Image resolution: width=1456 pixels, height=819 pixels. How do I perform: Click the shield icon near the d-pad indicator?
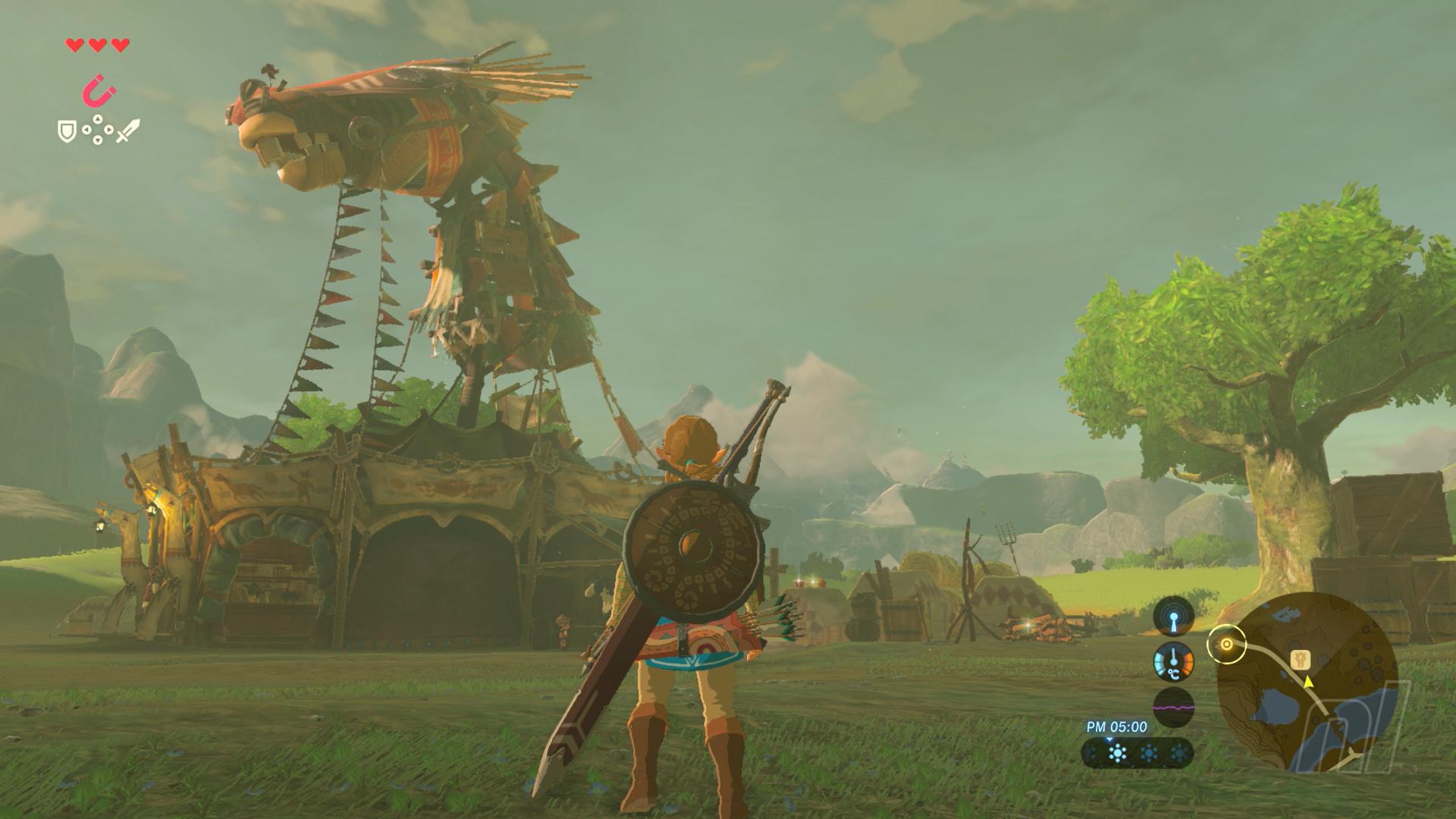pyautogui.click(x=67, y=132)
